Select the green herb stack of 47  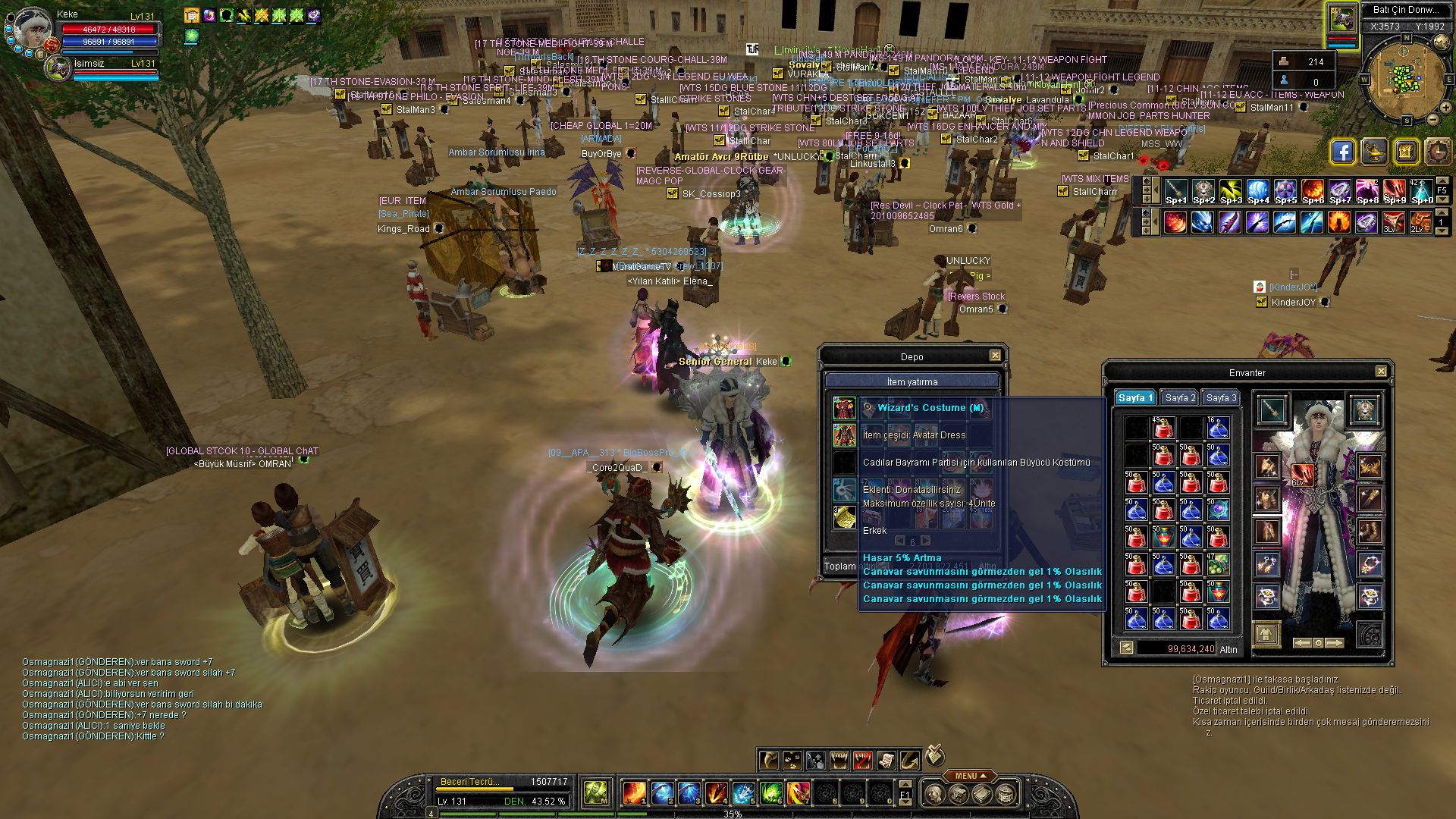tap(1218, 563)
